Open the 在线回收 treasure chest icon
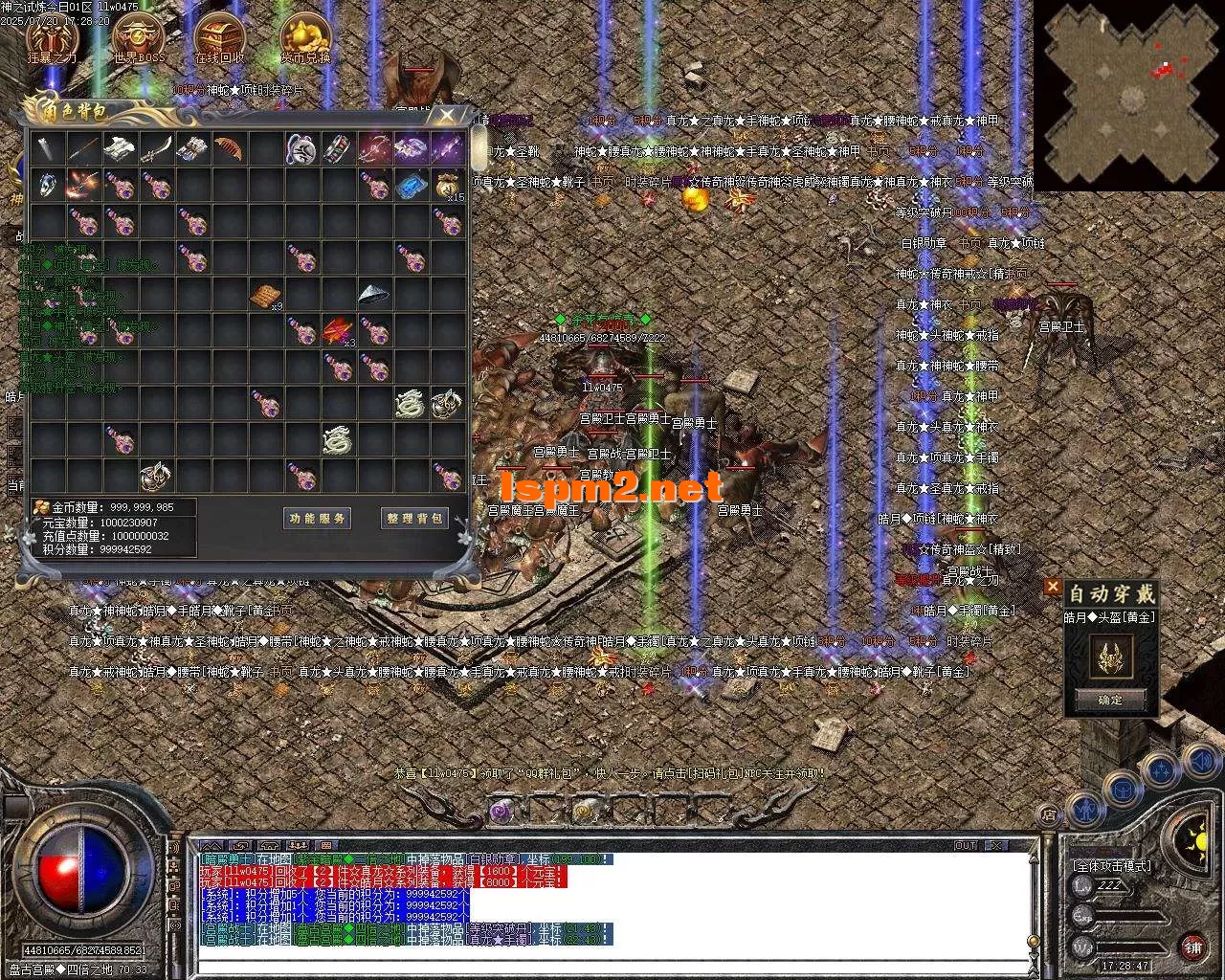This screenshot has width=1225, height=980. [x=220, y=40]
